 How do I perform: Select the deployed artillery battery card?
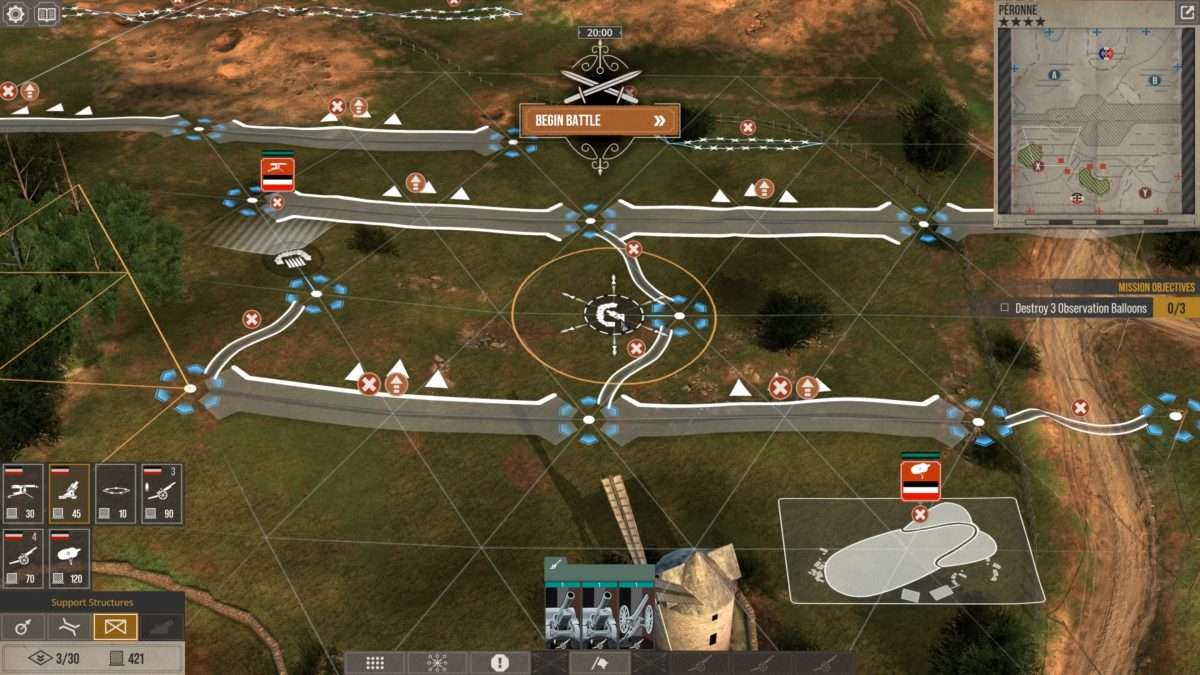pos(599,605)
